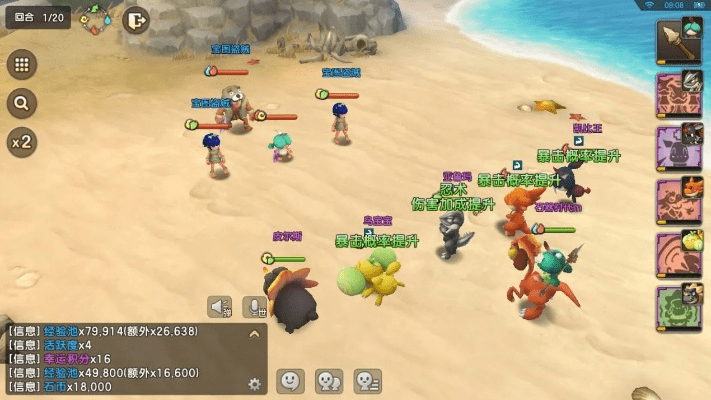Expand the chat log with the arrow
The height and width of the screenshot is (400, 711).
coord(254,334)
